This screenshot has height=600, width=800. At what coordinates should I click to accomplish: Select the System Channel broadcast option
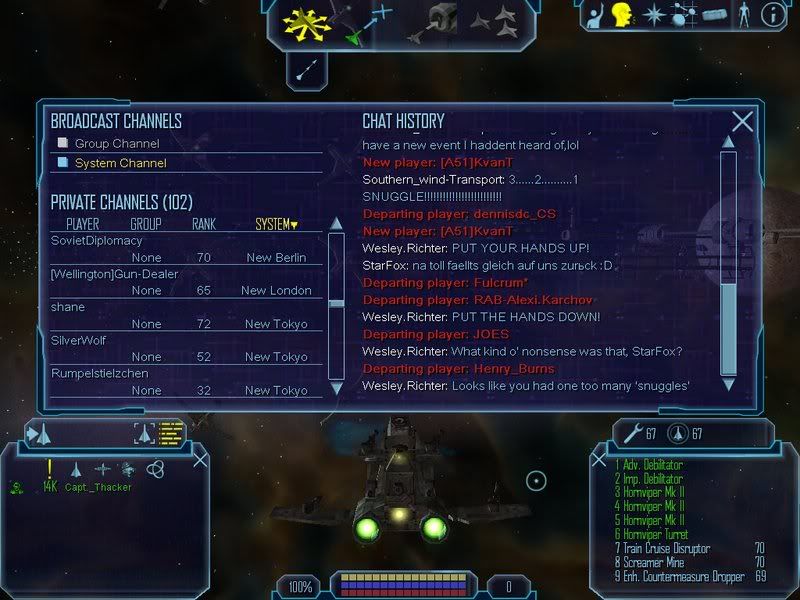120,163
